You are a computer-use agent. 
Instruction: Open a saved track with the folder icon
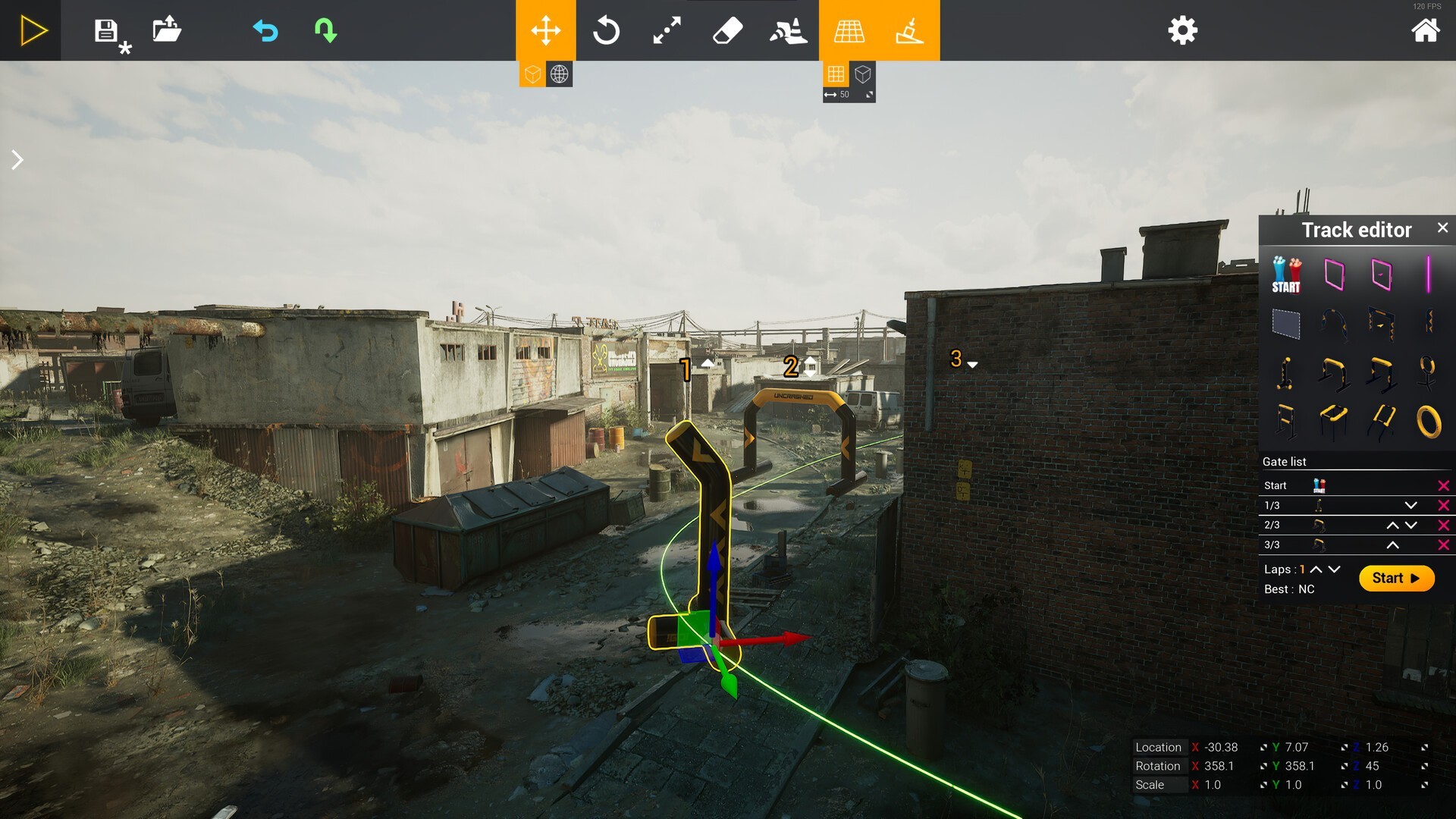[x=167, y=30]
